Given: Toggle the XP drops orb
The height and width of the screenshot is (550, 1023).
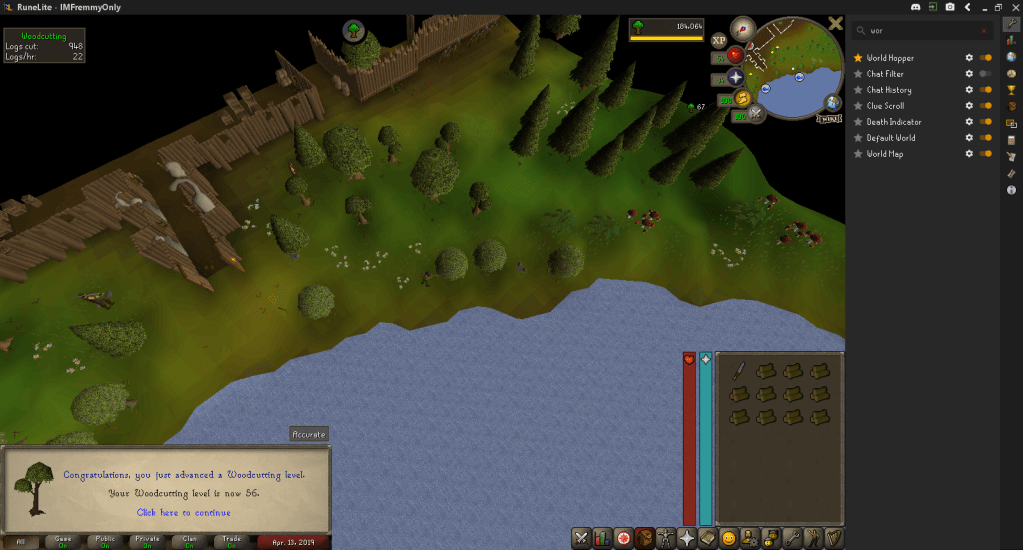Looking at the screenshot, I should click(x=719, y=40).
